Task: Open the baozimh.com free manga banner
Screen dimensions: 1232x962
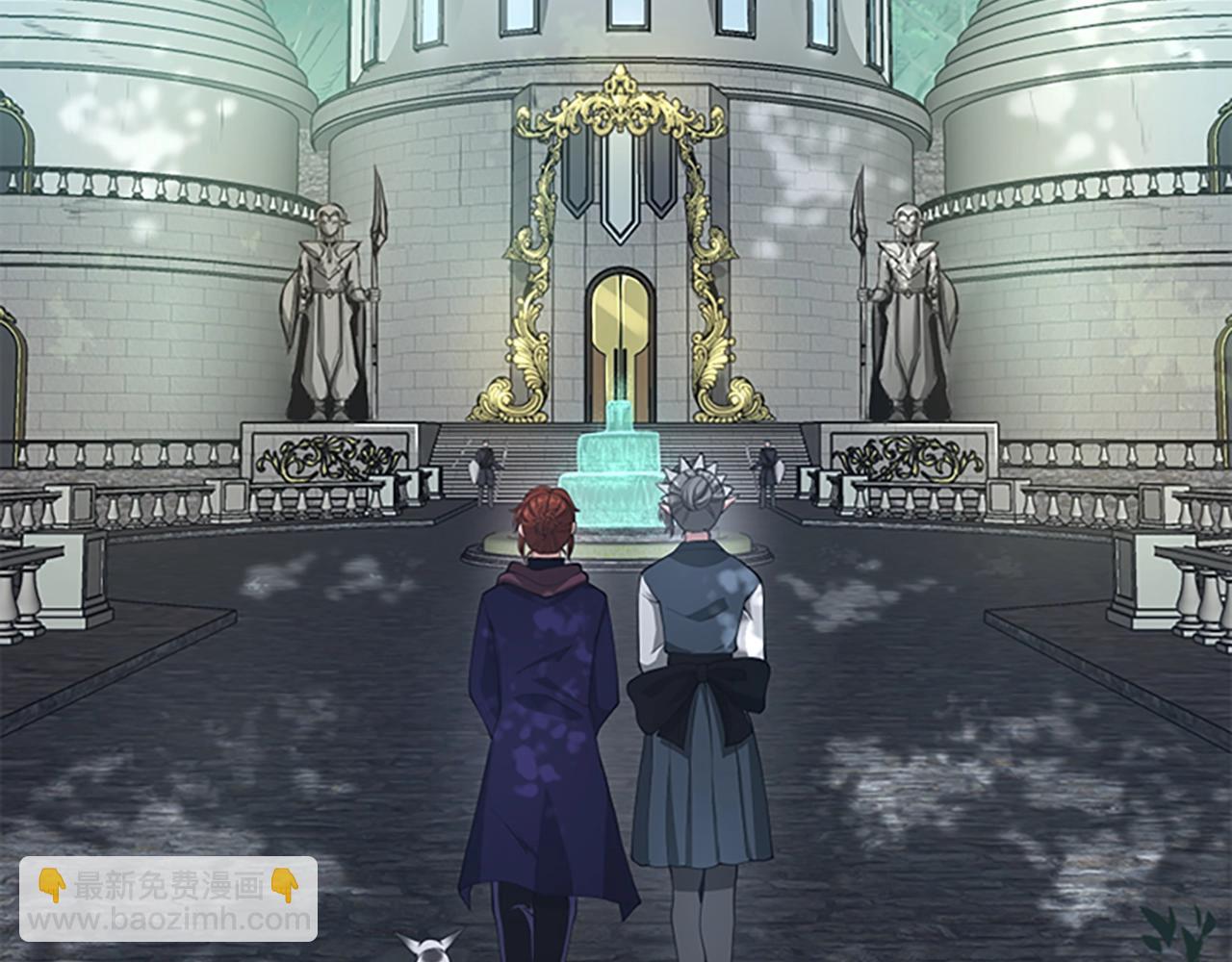Action: [168, 899]
